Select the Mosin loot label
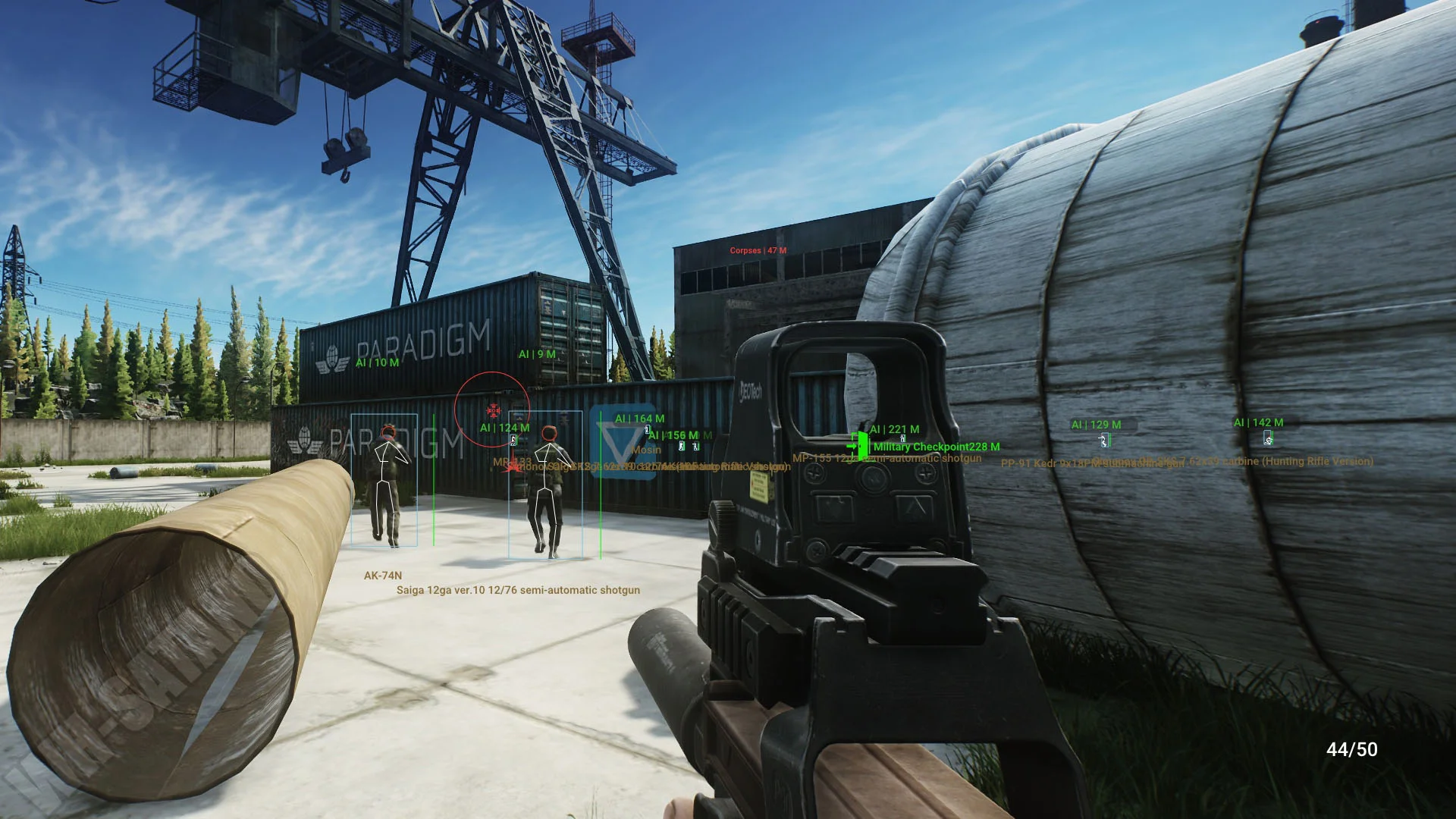This screenshot has height=819, width=1456. [645, 450]
